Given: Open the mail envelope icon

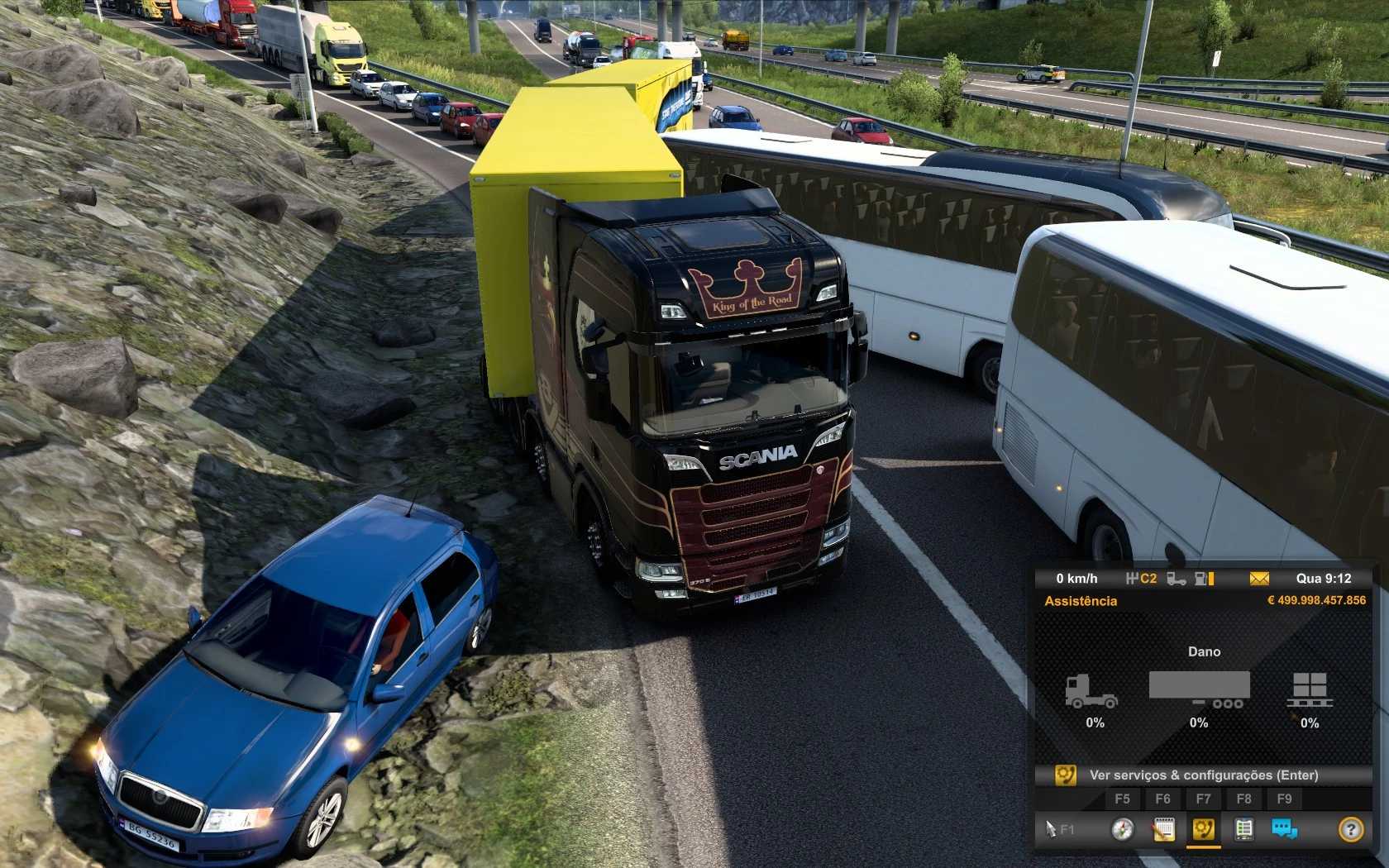Looking at the screenshot, I should point(1259,579).
